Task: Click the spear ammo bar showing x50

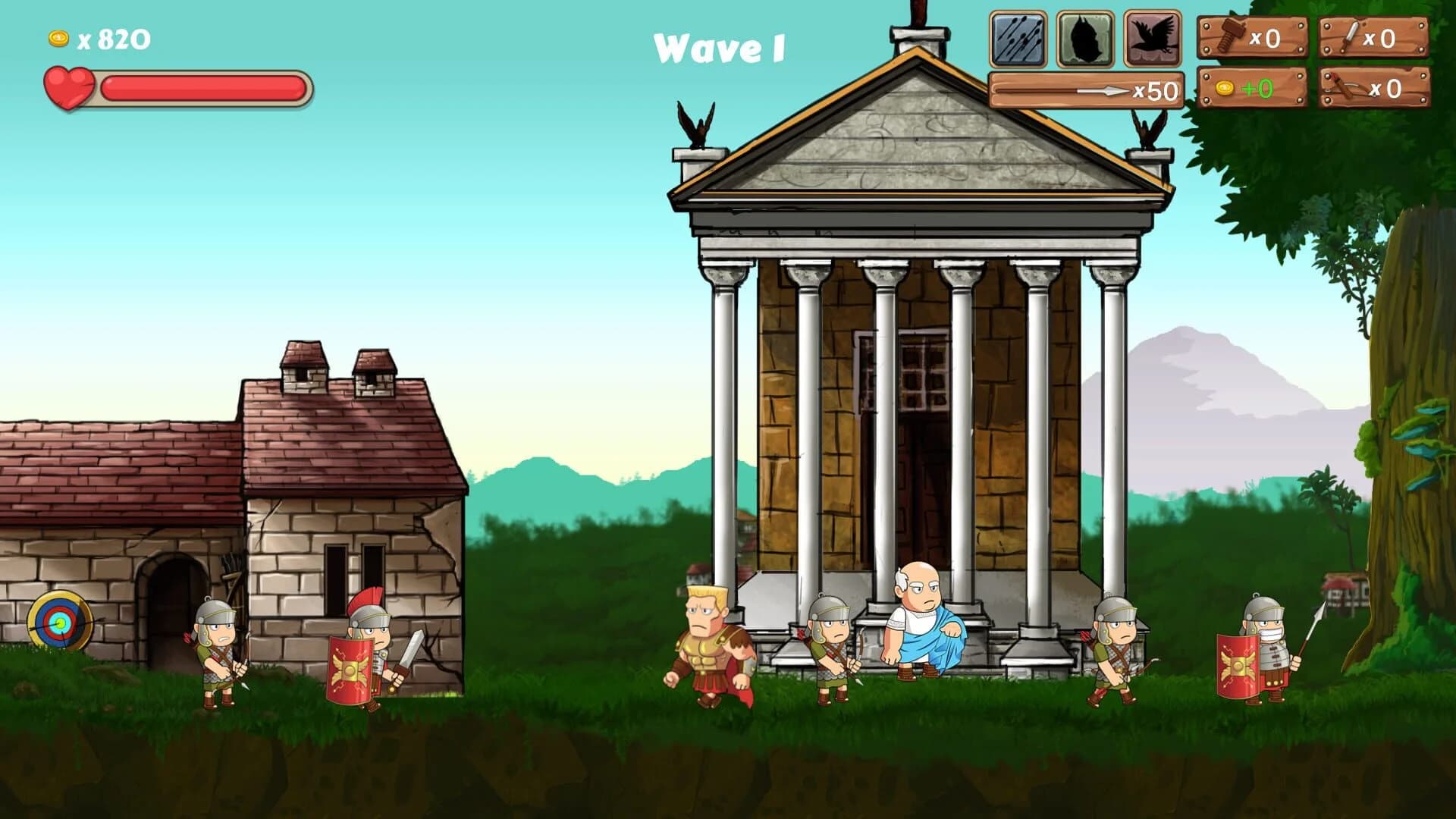Action: pyautogui.click(x=1084, y=91)
